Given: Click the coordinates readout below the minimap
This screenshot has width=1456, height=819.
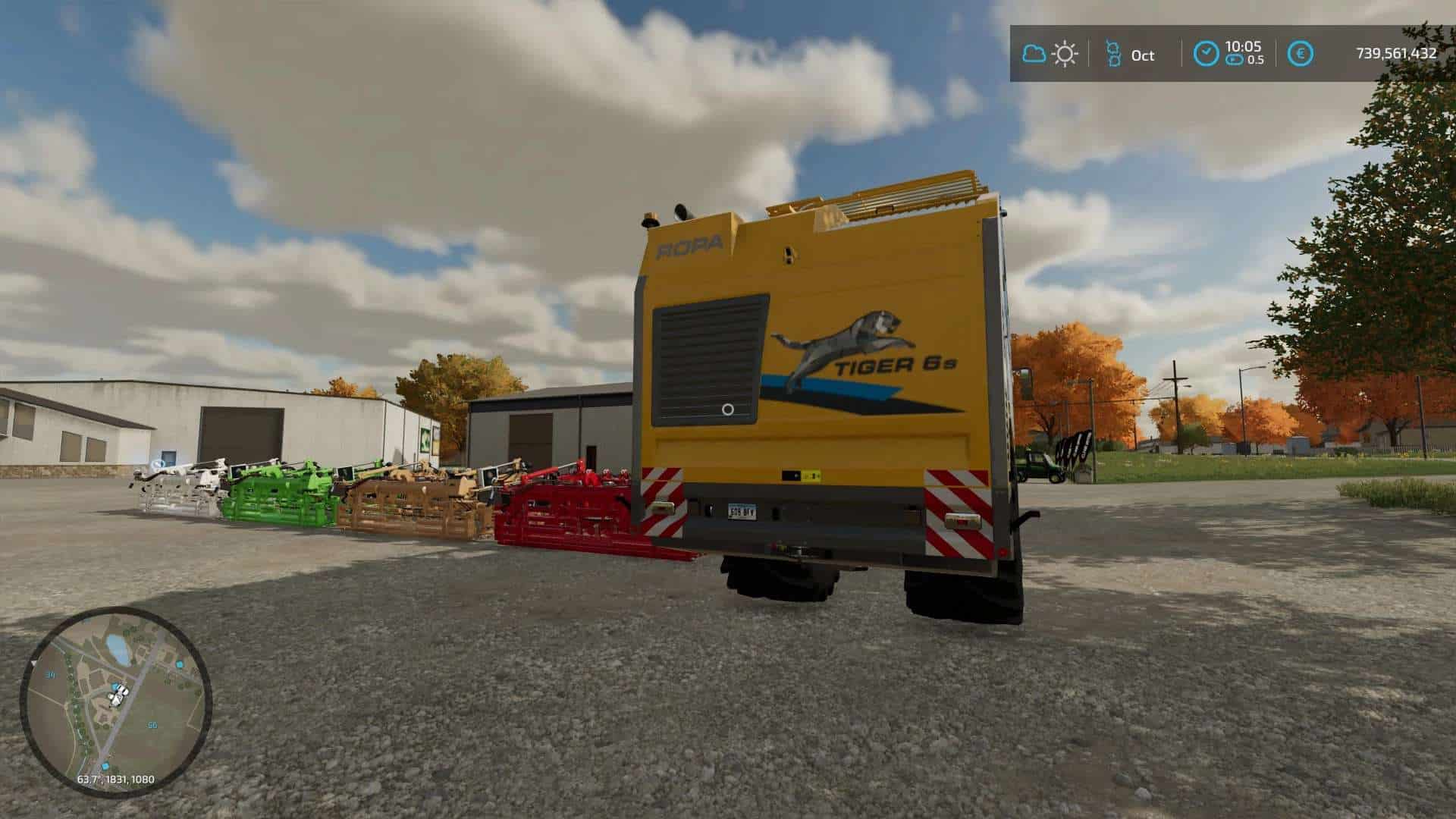Looking at the screenshot, I should [116, 780].
